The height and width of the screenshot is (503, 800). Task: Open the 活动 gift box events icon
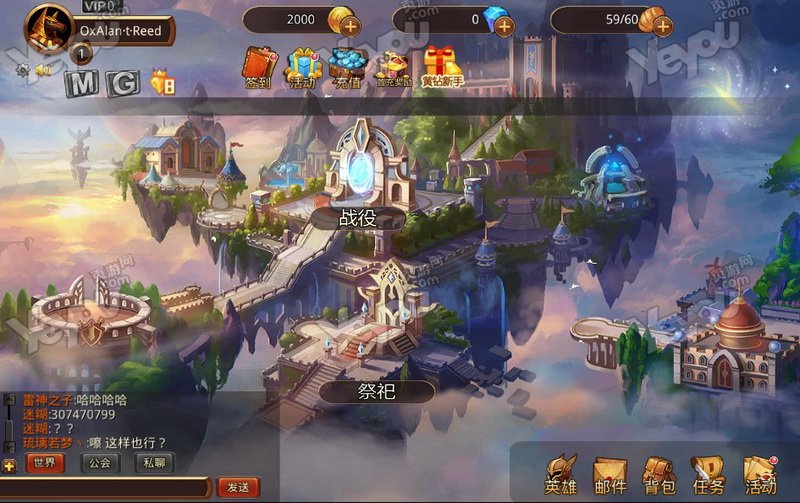pos(302,66)
